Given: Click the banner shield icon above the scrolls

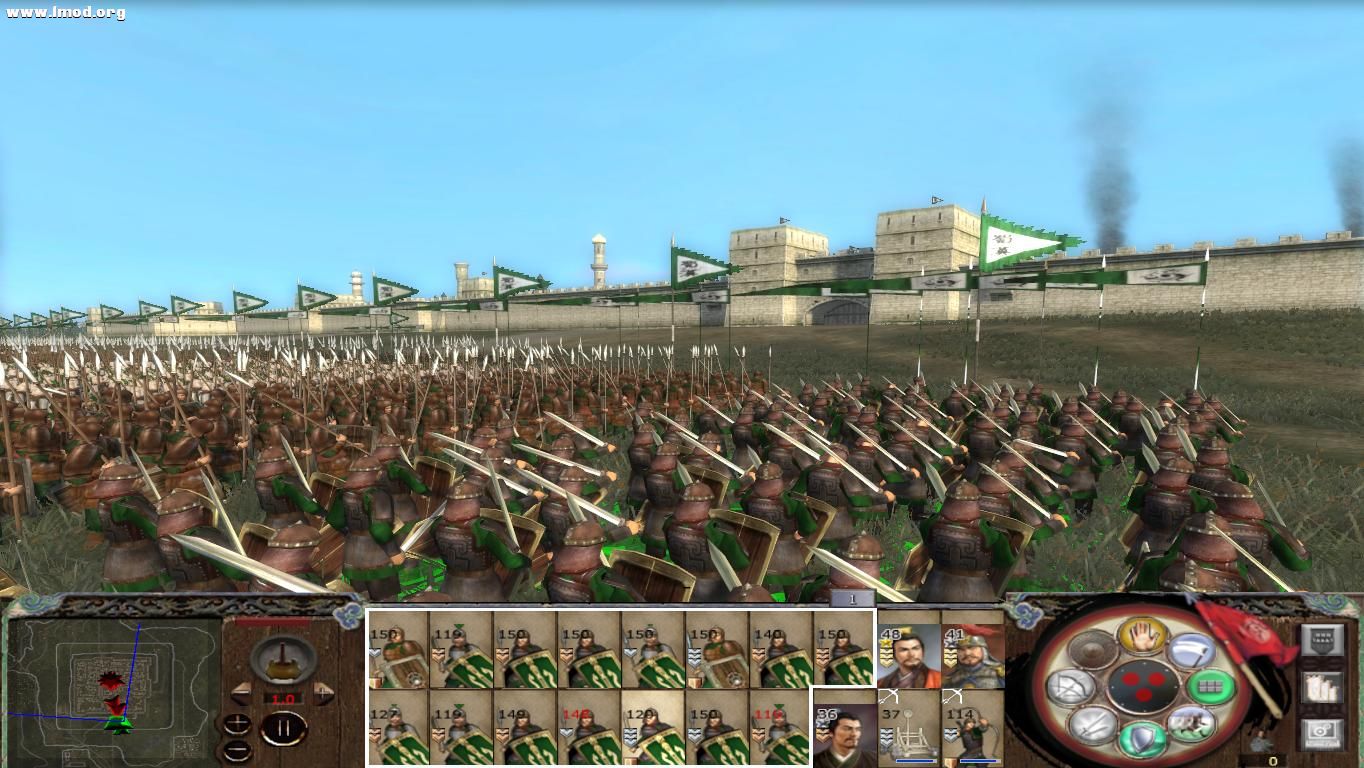Looking at the screenshot, I should [x=1324, y=642].
